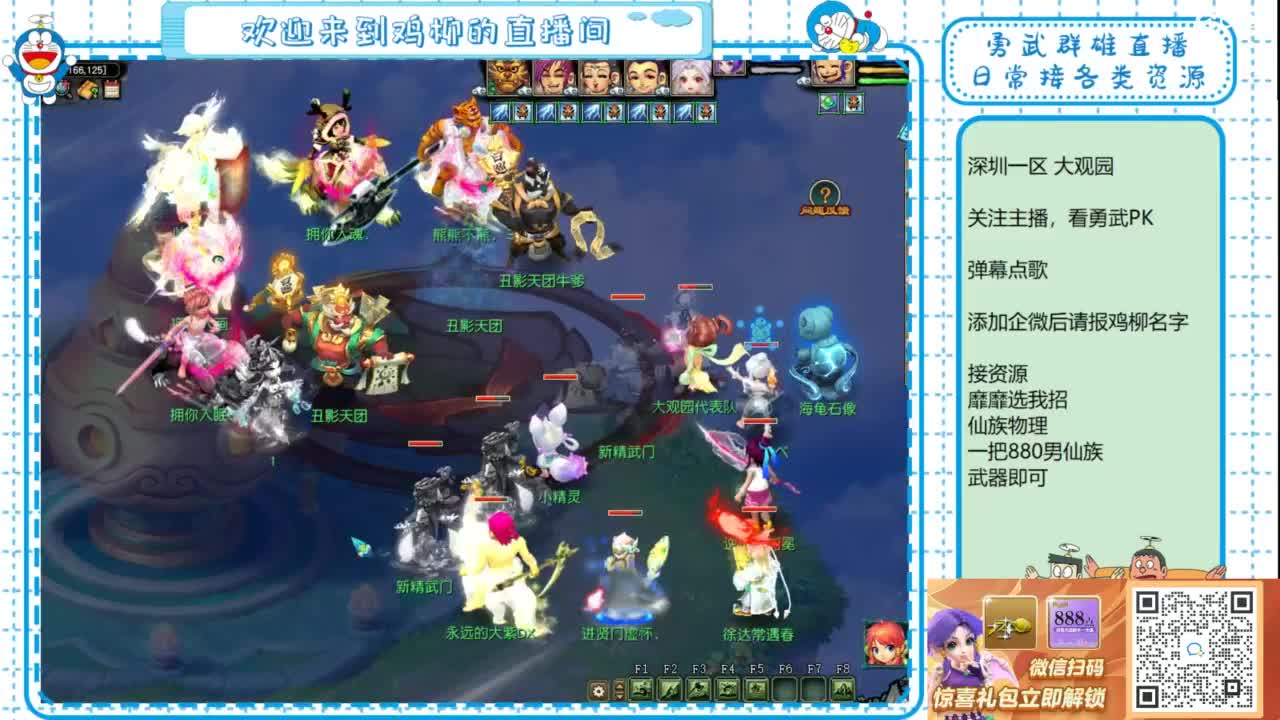
Task: Select the magnifier map-search icon top-left
Action: [64, 89]
